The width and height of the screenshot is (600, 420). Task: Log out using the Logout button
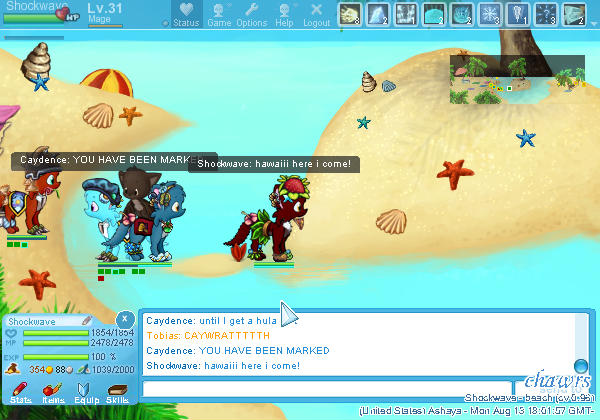(316, 15)
